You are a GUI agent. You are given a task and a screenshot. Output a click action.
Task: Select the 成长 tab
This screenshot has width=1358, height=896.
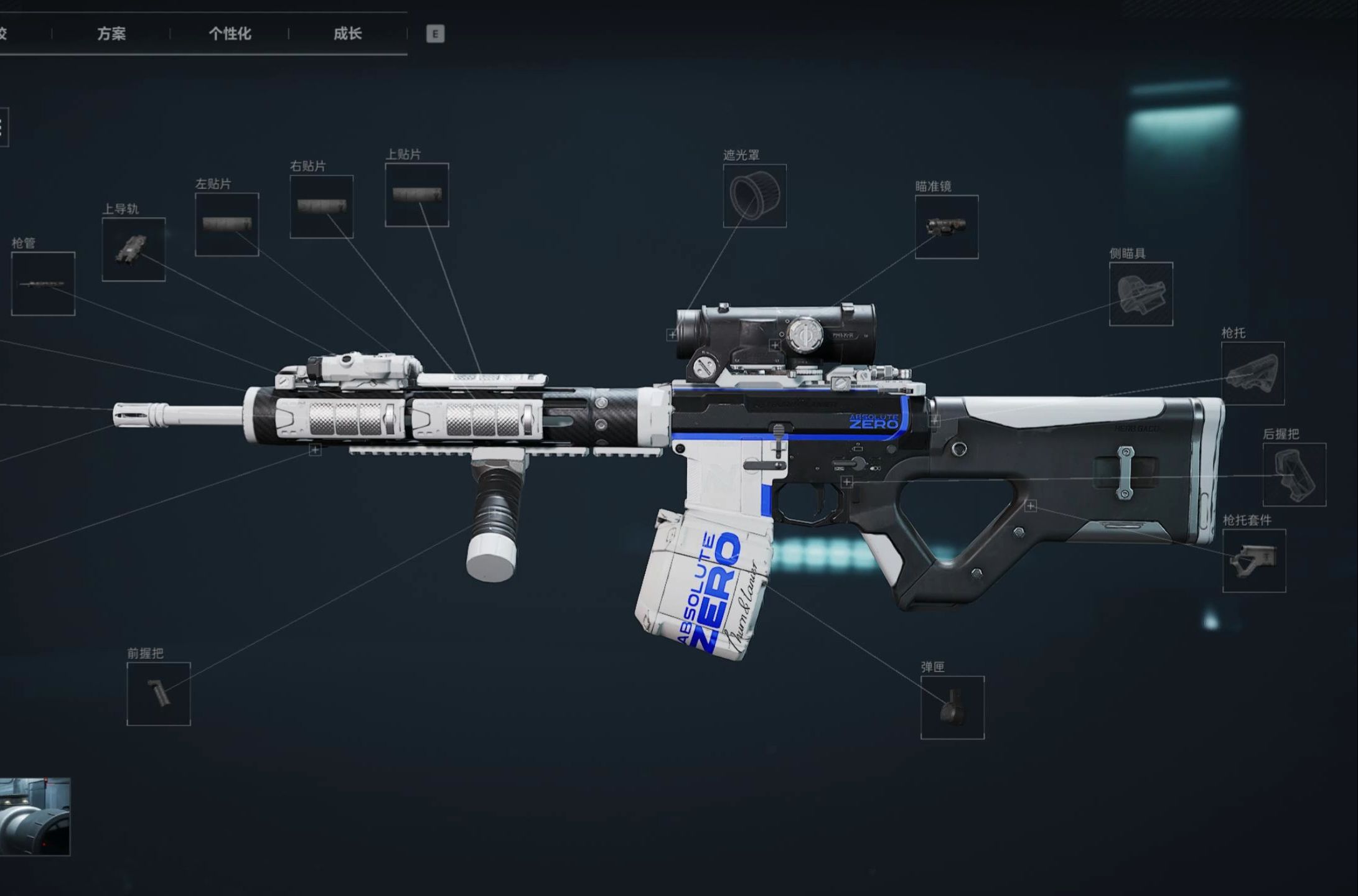pyautogui.click(x=347, y=34)
